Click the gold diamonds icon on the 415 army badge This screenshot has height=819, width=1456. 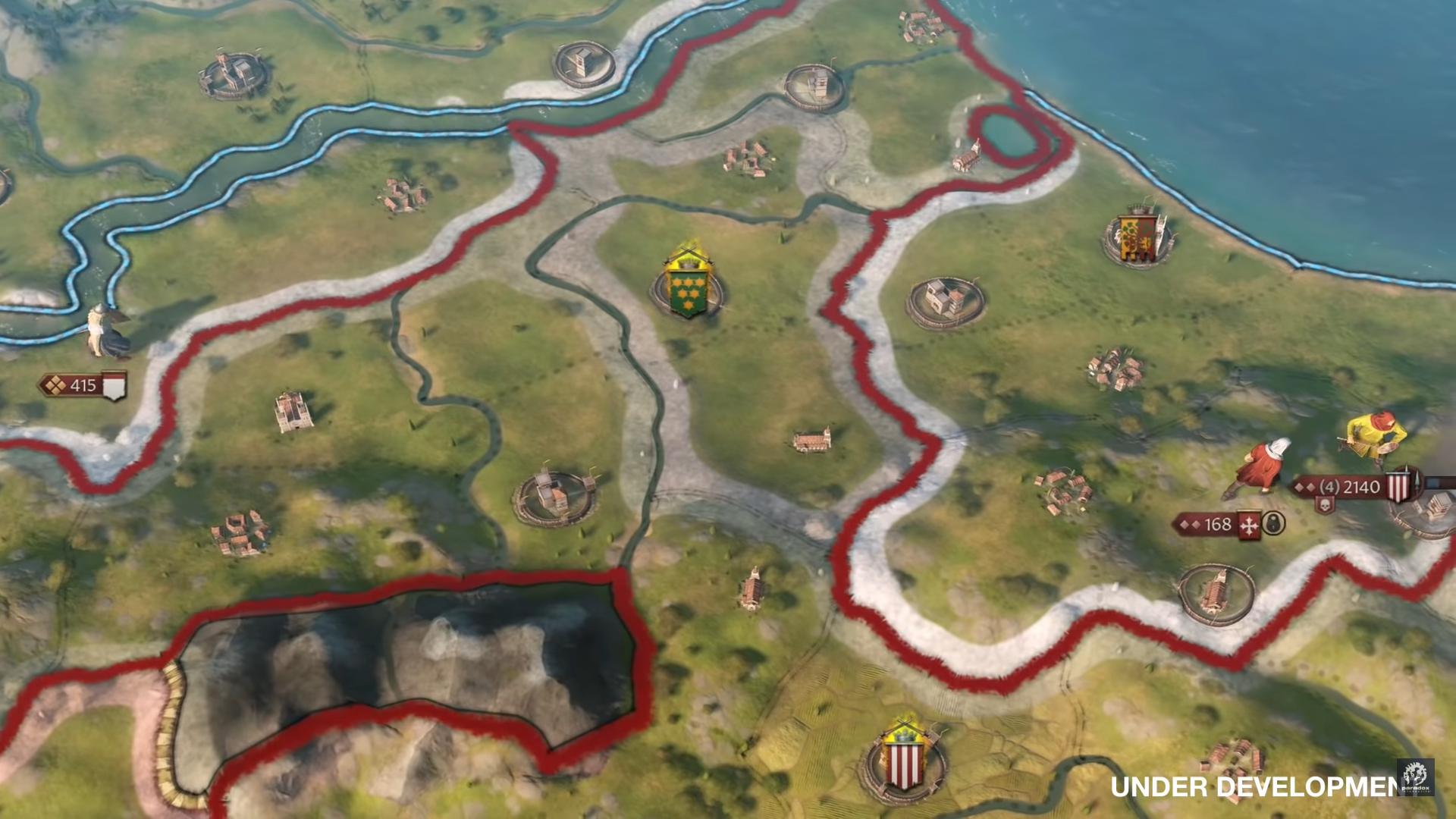[55, 386]
